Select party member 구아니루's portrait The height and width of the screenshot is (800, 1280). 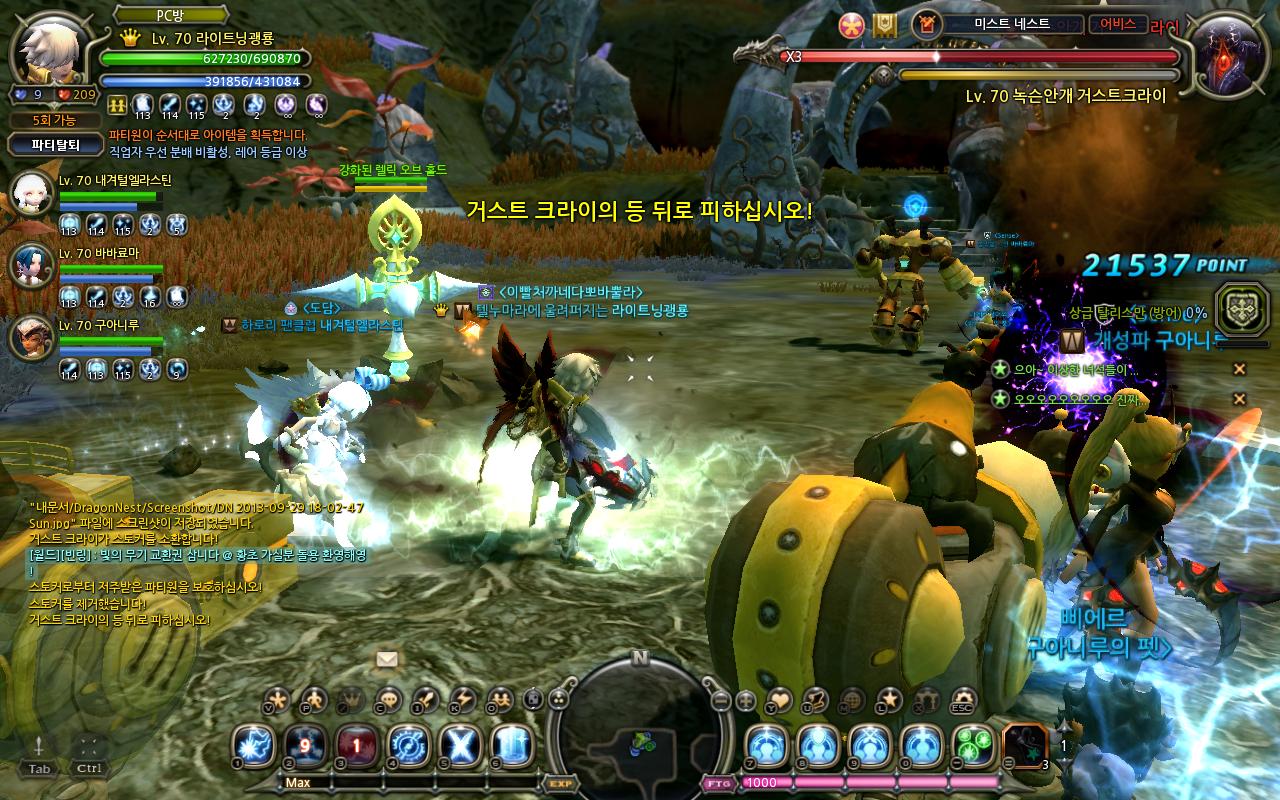32,337
